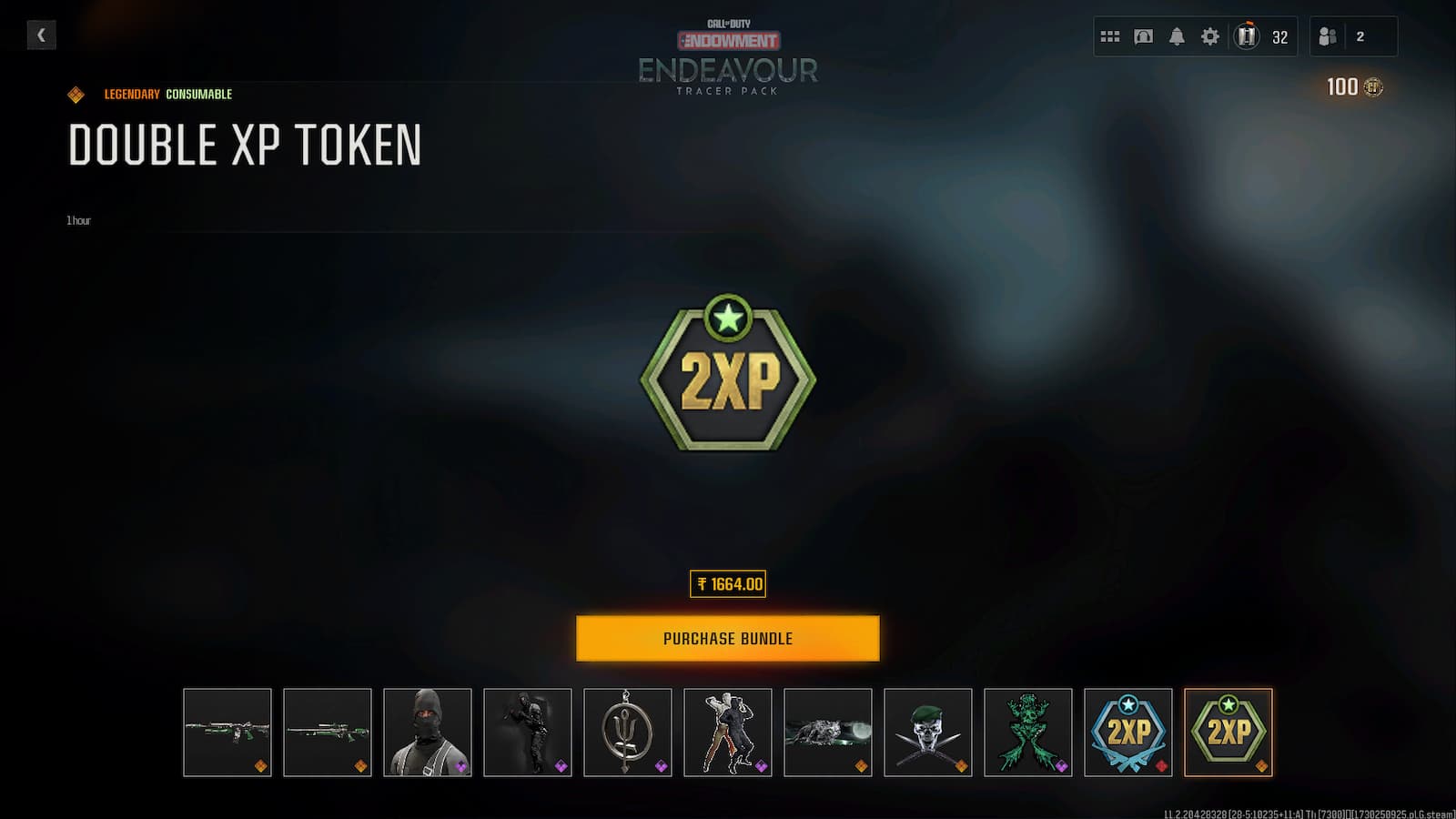
Task: Click the voice chat headset icon
Action: pos(1143,36)
